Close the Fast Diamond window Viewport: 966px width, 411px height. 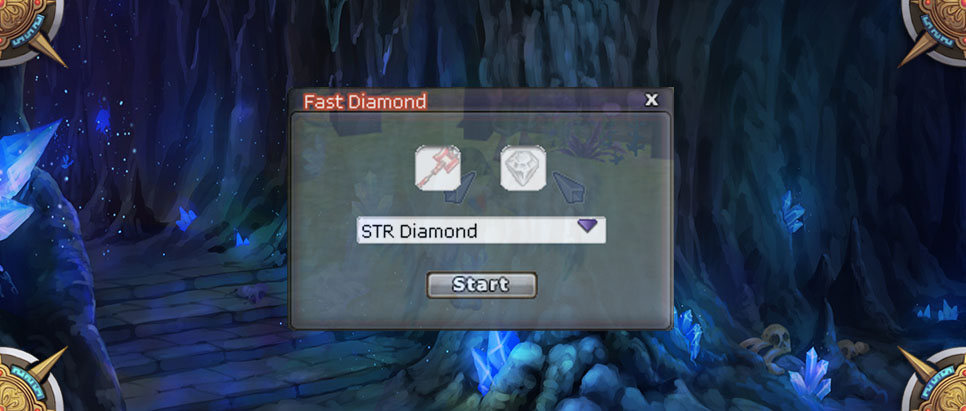click(652, 100)
